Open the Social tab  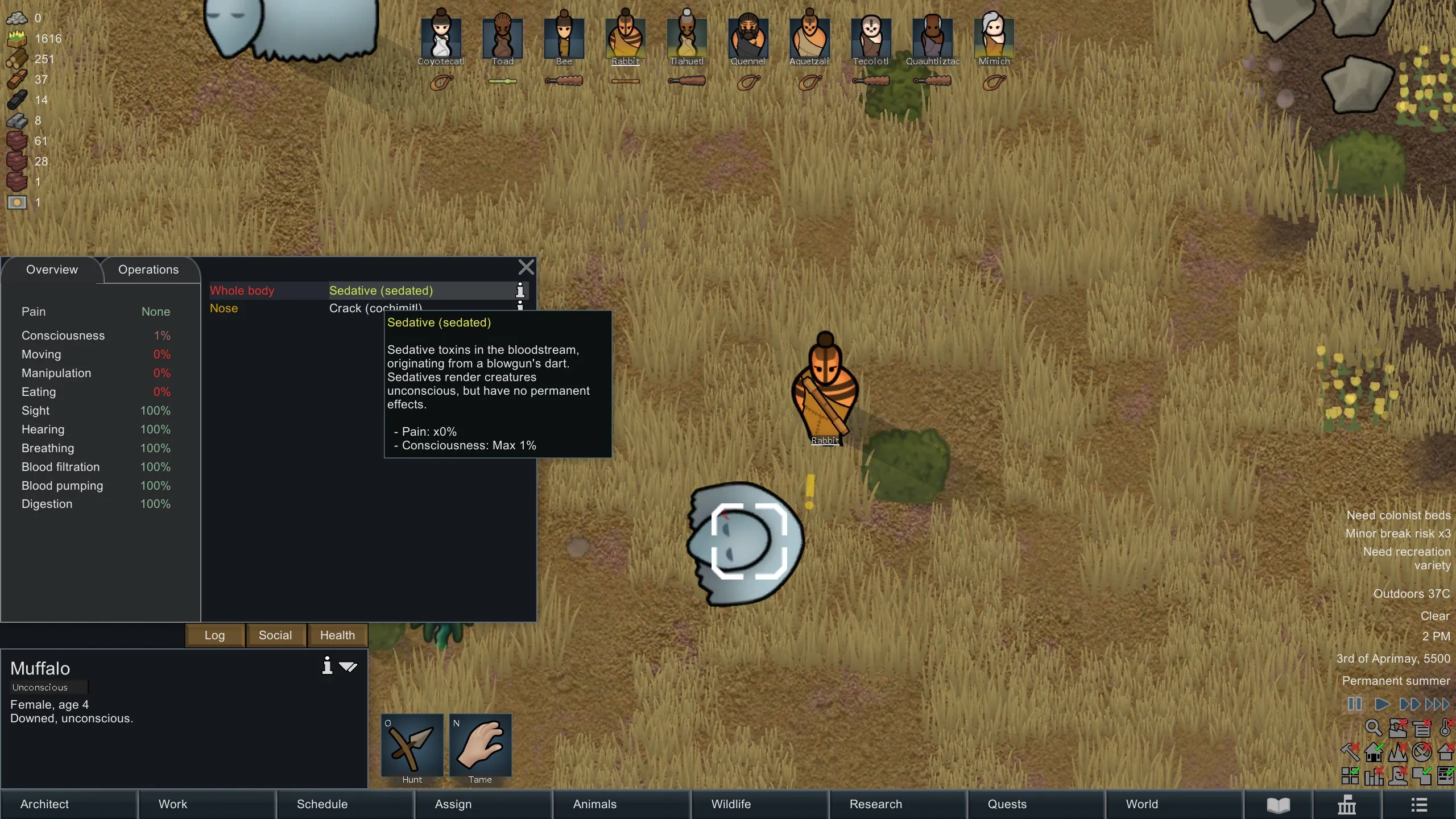click(x=275, y=635)
